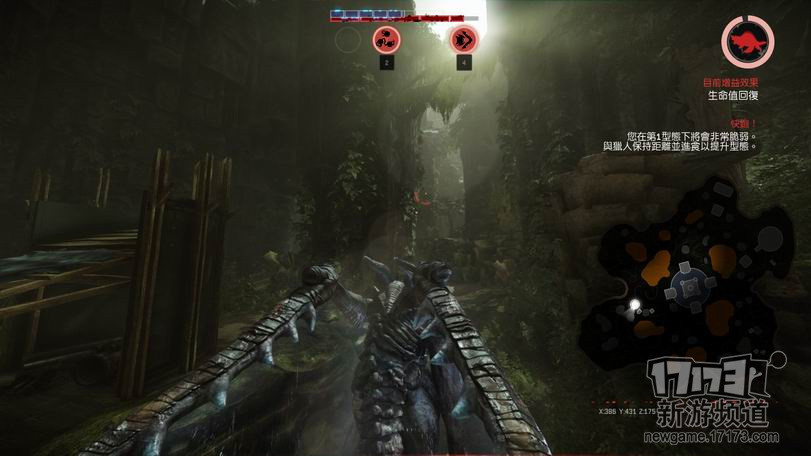
Task: Activate the rock throw ability icon
Action: point(385,40)
